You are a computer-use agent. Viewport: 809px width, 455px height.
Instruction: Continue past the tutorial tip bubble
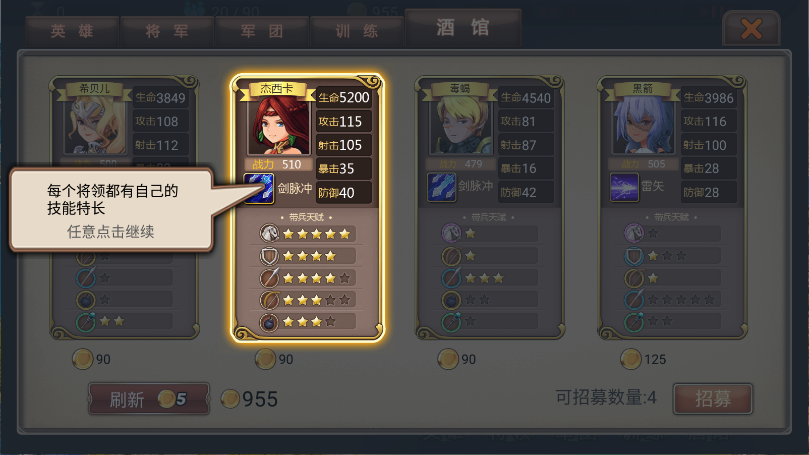(x=113, y=209)
